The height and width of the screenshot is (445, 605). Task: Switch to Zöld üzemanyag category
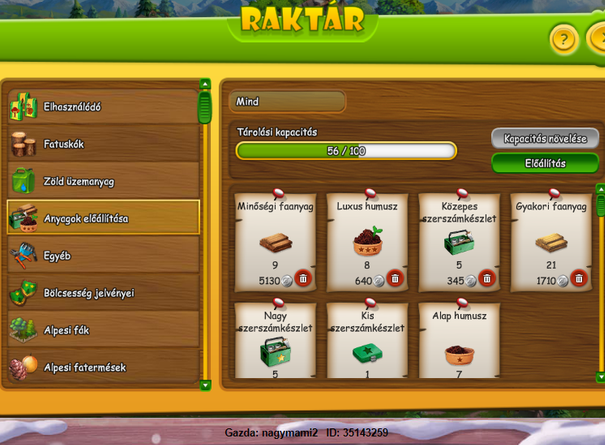(102, 181)
